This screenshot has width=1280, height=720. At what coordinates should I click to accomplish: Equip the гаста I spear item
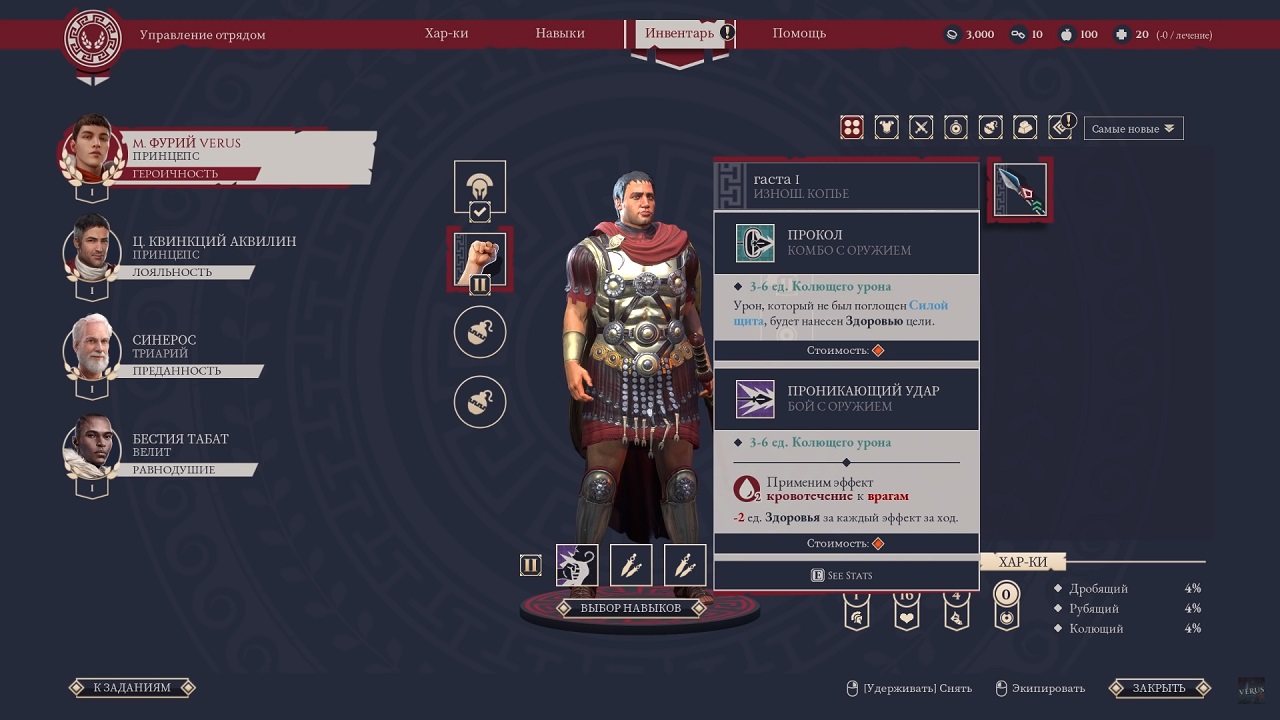click(x=1020, y=190)
